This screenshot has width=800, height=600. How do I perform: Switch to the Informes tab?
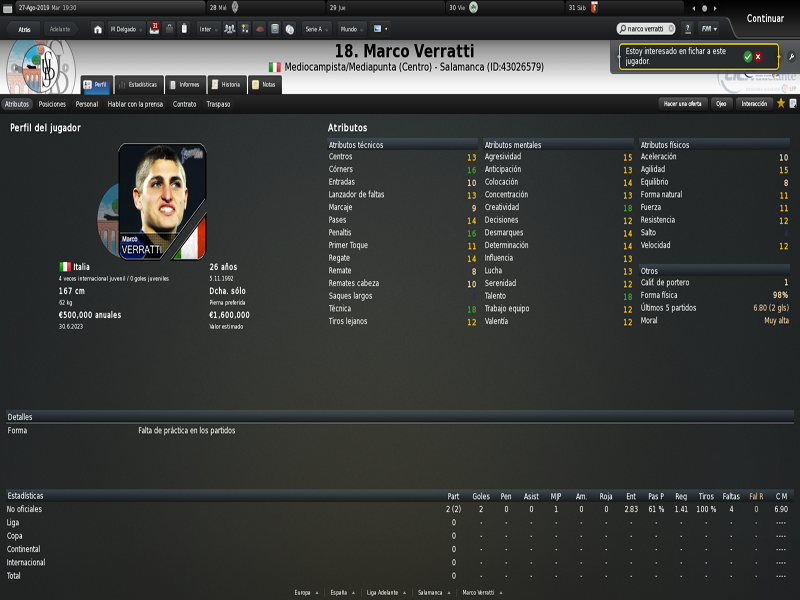(184, 85)
